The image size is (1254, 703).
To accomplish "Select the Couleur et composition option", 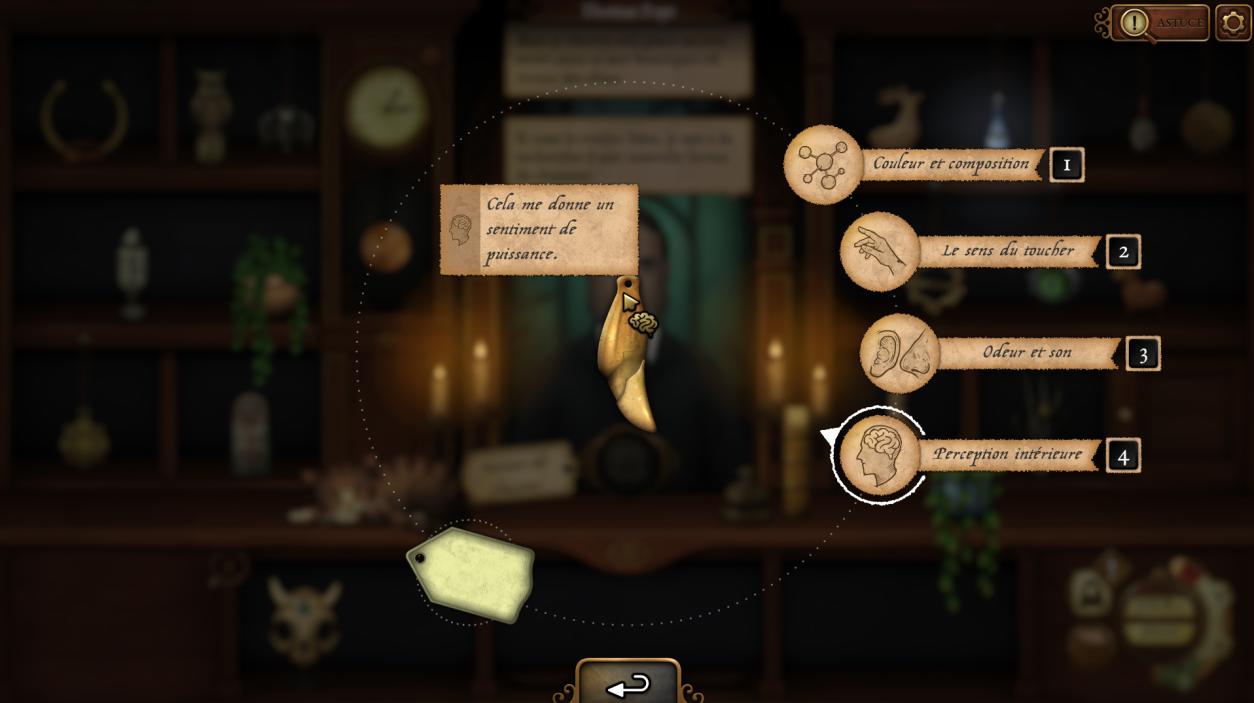I will click(x=823, y=165).
